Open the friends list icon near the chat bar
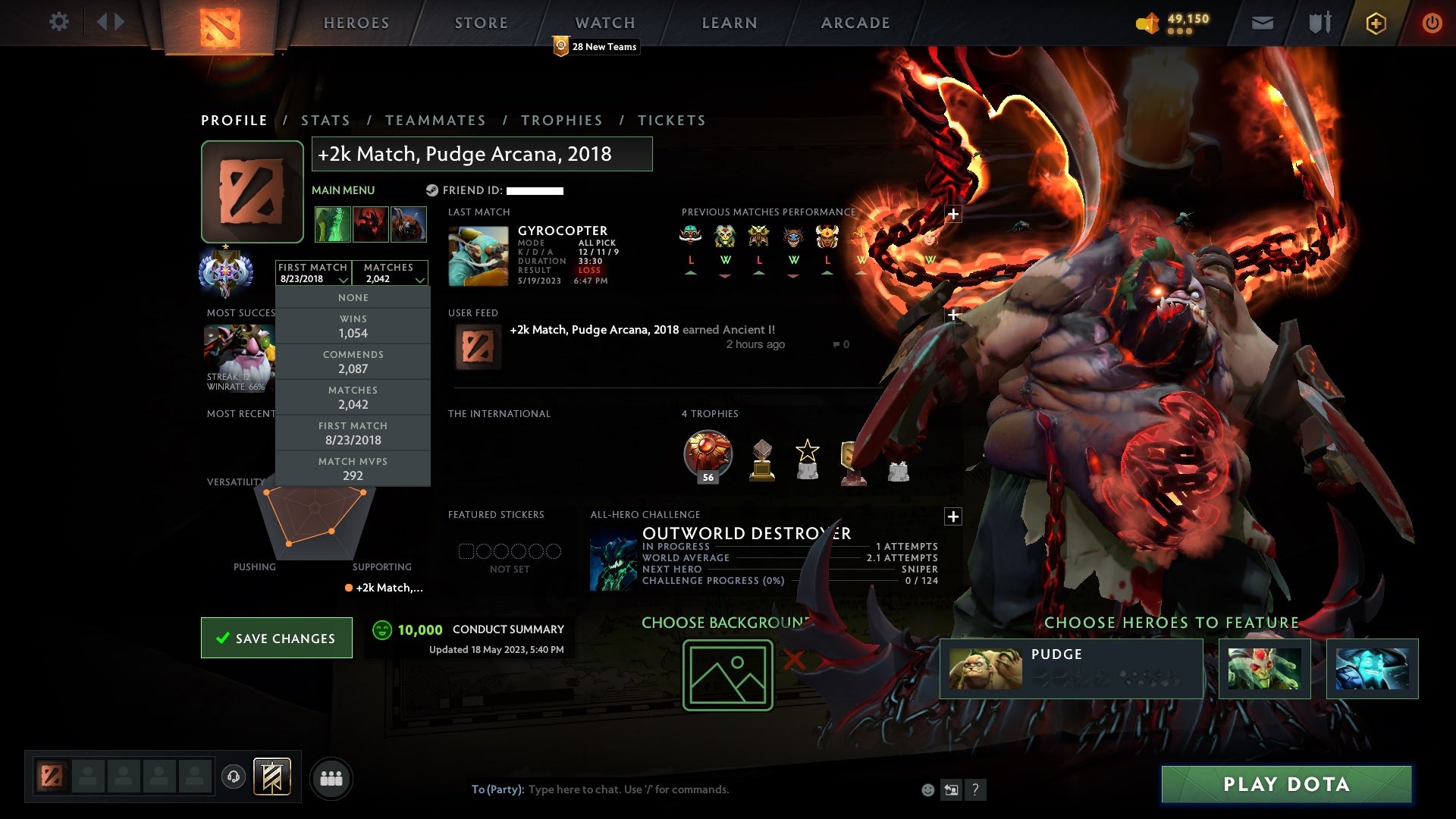1456x819 pixels. click(x=331, y=778)
